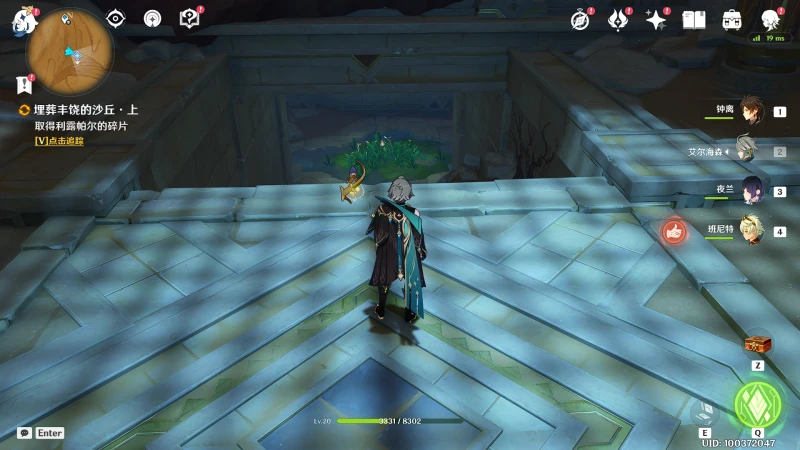
Task: Open the Wish four-pointed star icon
Action: [656, 19]
